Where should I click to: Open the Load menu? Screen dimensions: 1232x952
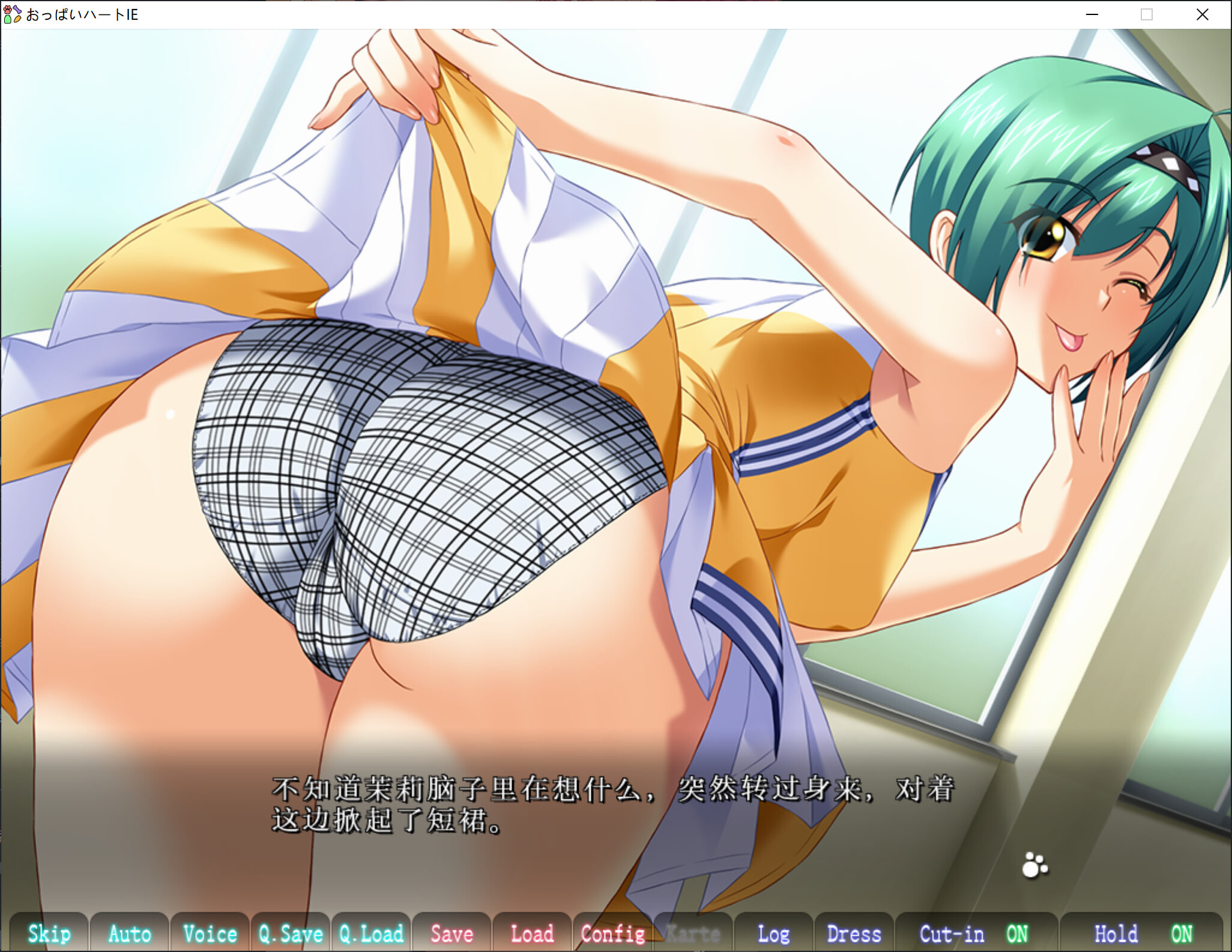(532, 933)
